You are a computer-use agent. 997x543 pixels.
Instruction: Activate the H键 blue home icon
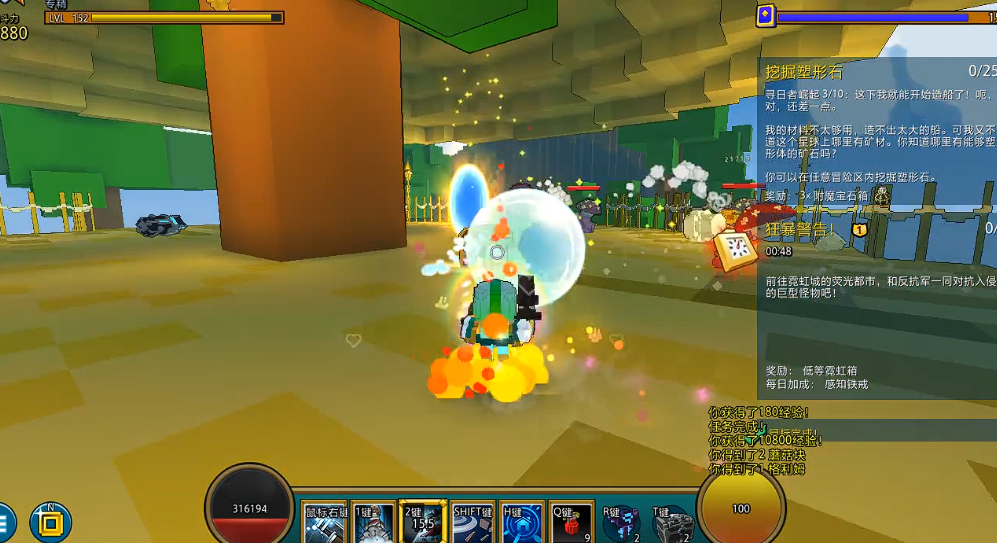(522, 523)
